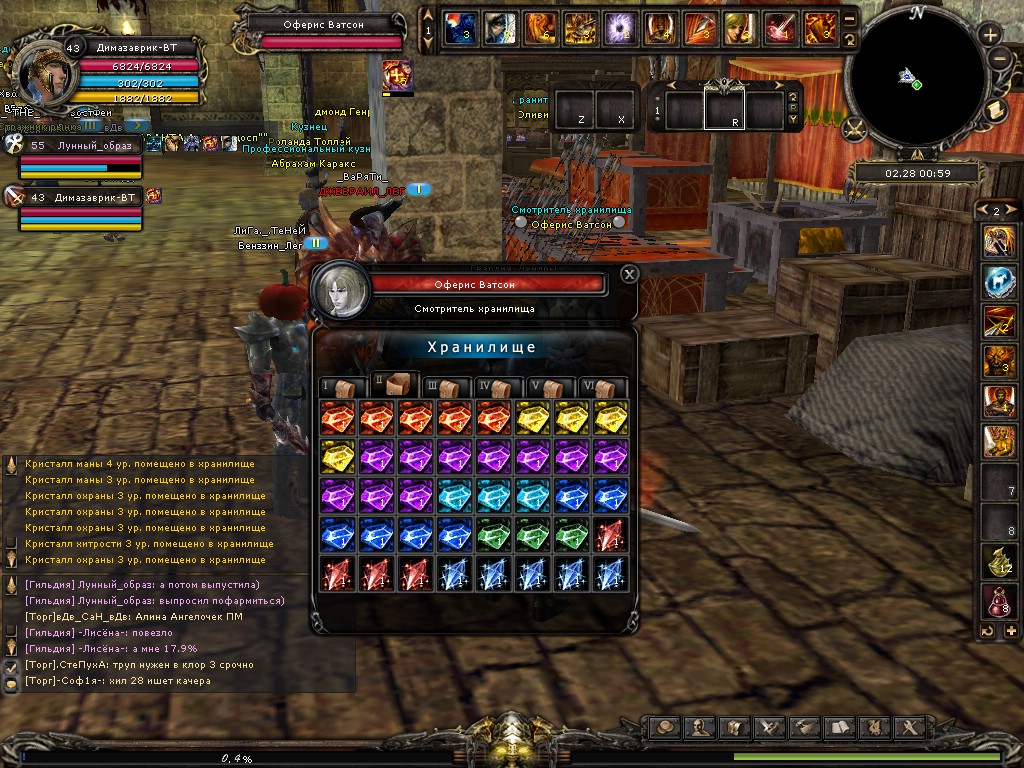This screenshot has height=768, width=1024.
Task: Zoom in the minimap
Action: click(x=991, y=35)
